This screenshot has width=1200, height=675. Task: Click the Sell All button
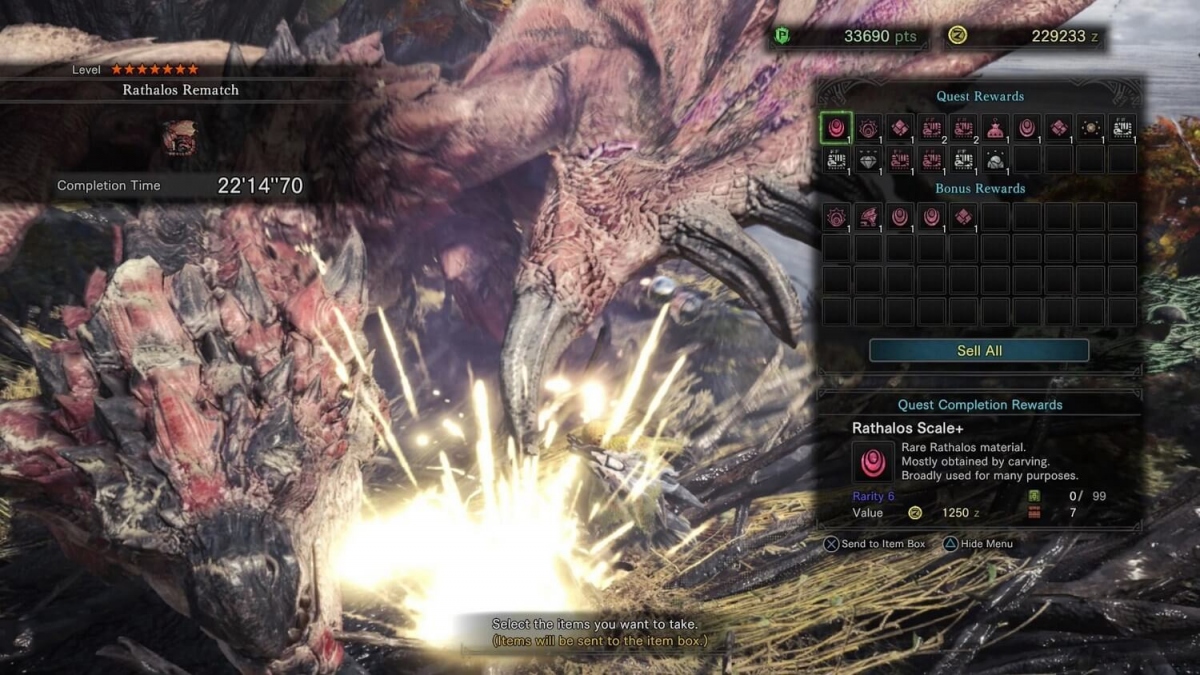[978, 350]
